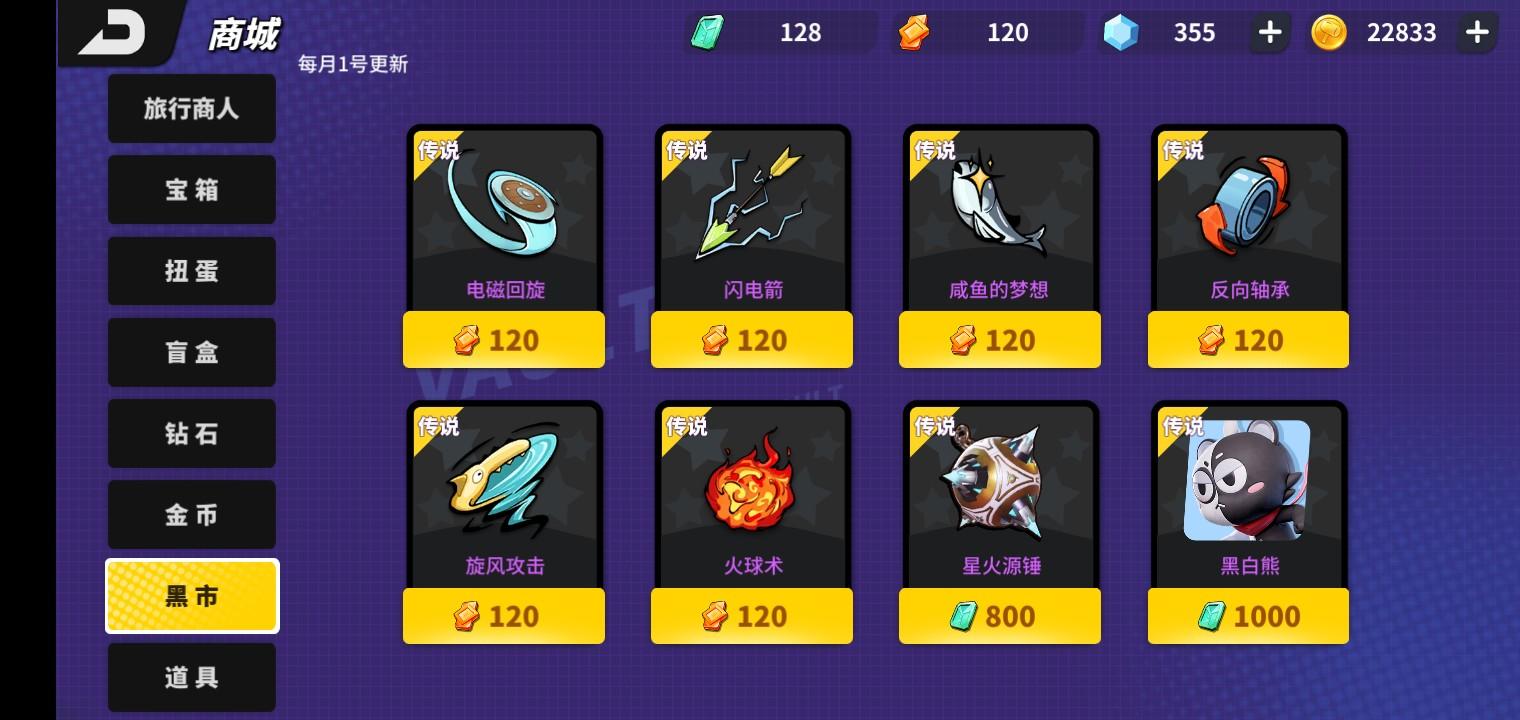Tap the green gem currency icon
Viewport: 1520px width, 720px height.
tap(708, 32)
